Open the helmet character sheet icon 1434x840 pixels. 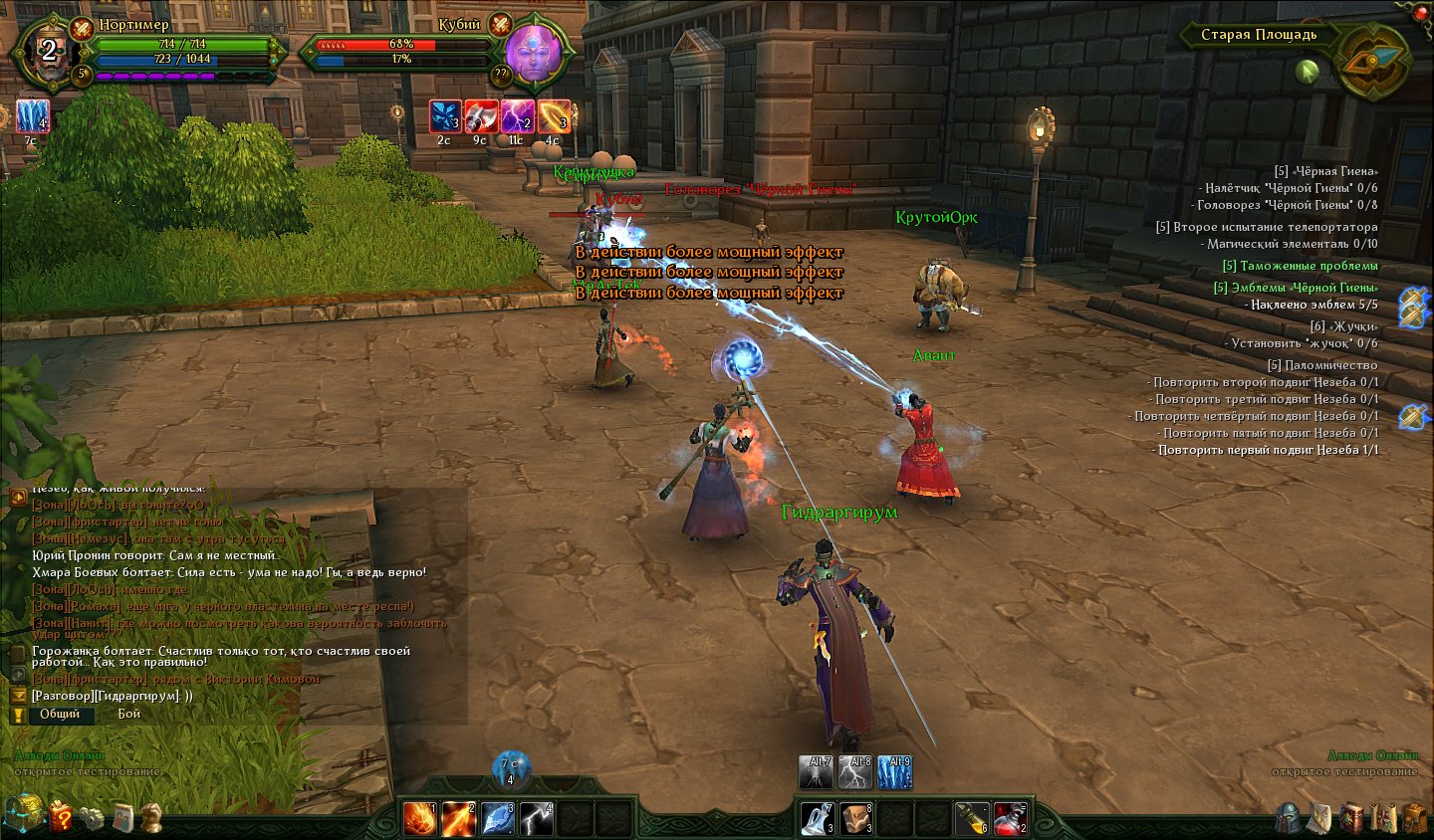1288,818
